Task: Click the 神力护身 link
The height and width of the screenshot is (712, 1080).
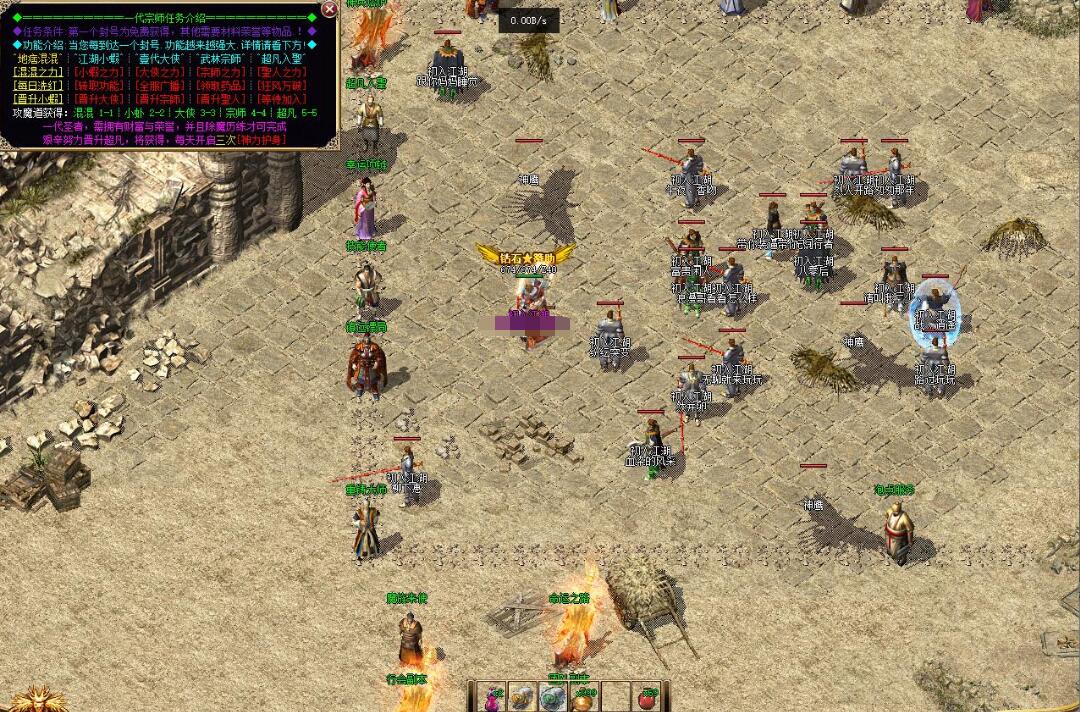Action: 264,139
